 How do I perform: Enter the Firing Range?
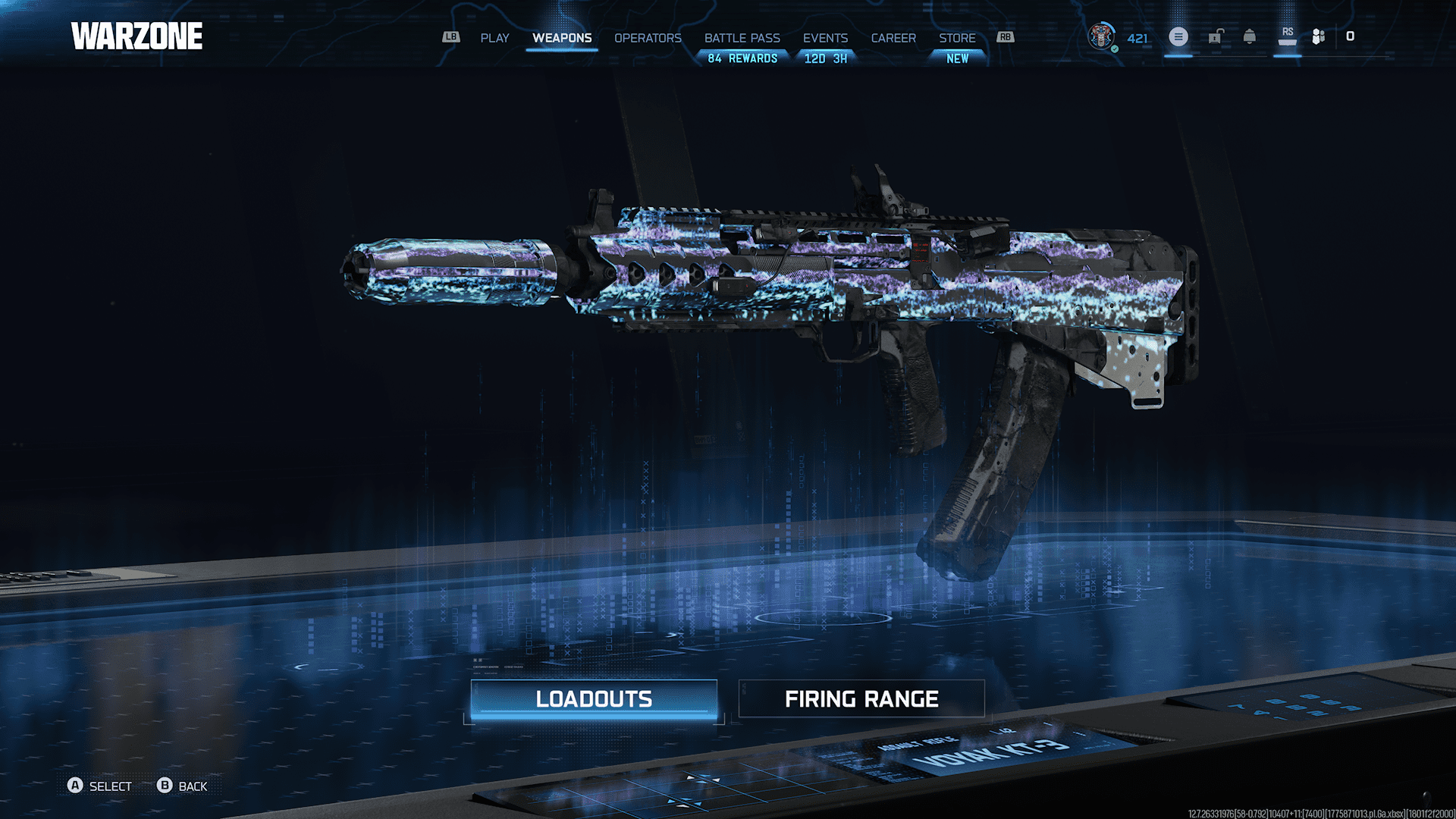(861, 698)
